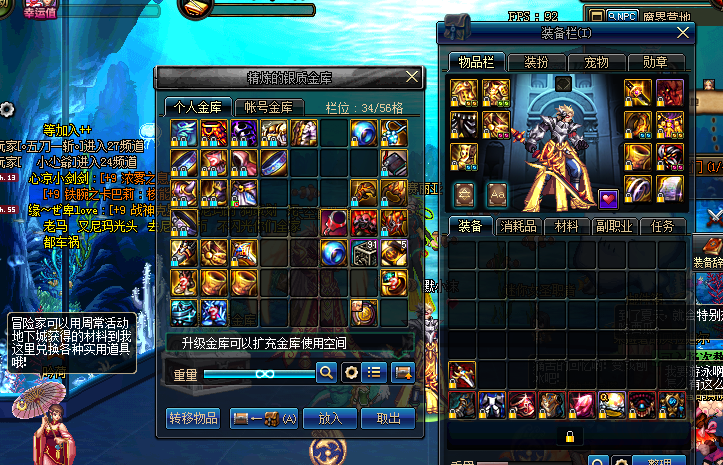This screenshot has height=465, width=723.
Task: Click the padlock below the inventory grid
Action: tap(569, 436)
